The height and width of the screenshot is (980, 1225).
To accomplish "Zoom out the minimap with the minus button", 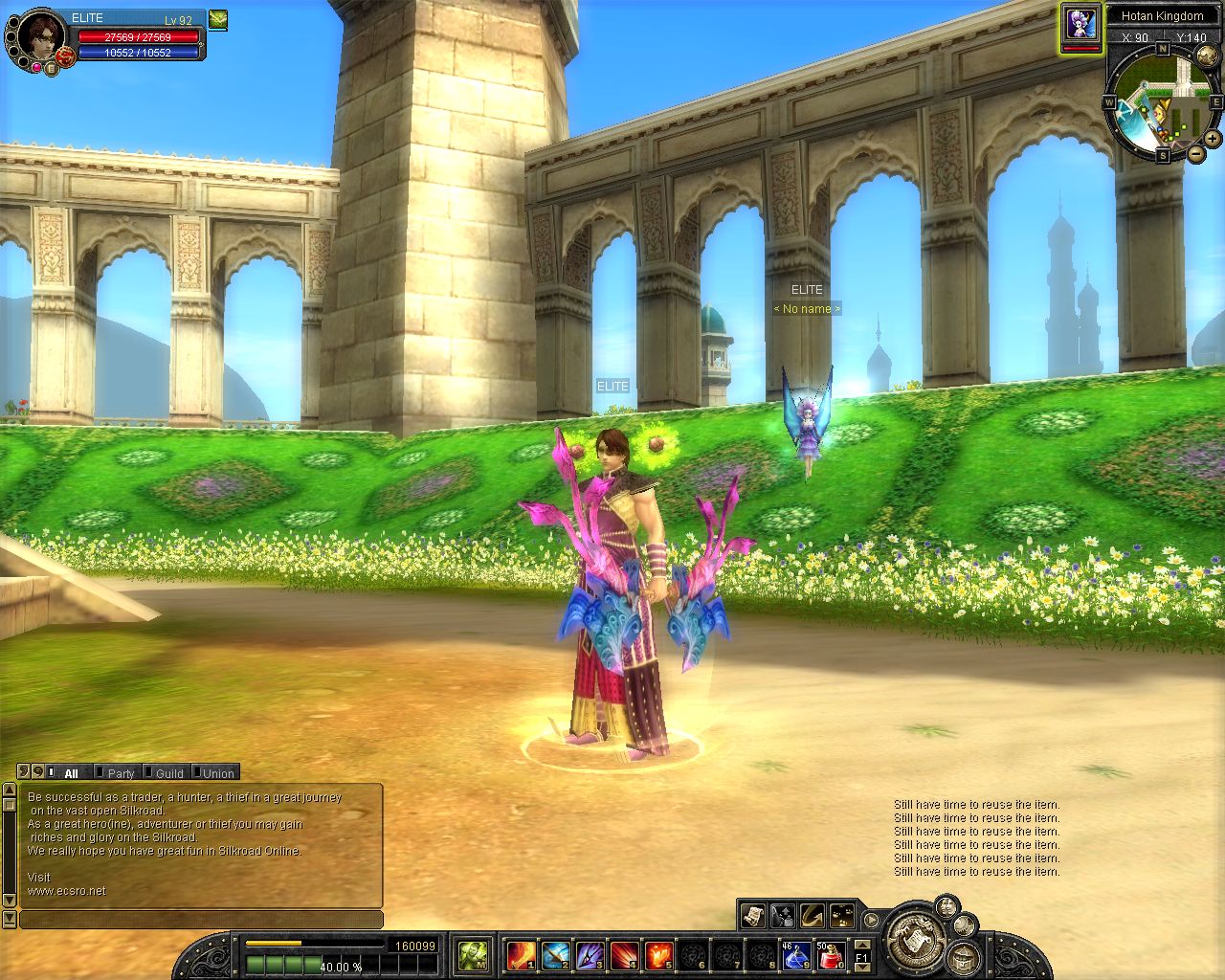I will (1196, 152).
